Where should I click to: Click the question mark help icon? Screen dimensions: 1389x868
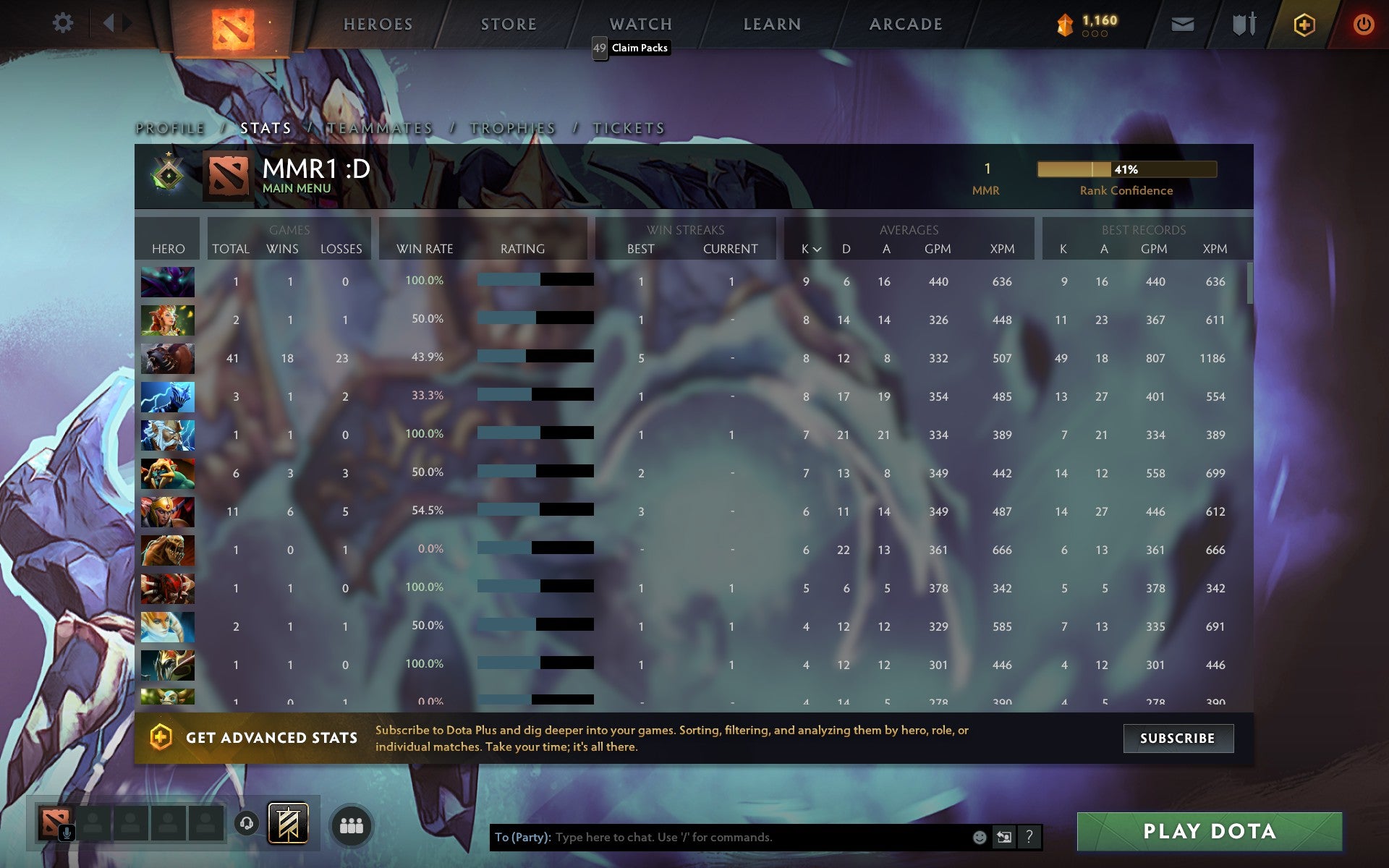click(x=1029, y=837)
